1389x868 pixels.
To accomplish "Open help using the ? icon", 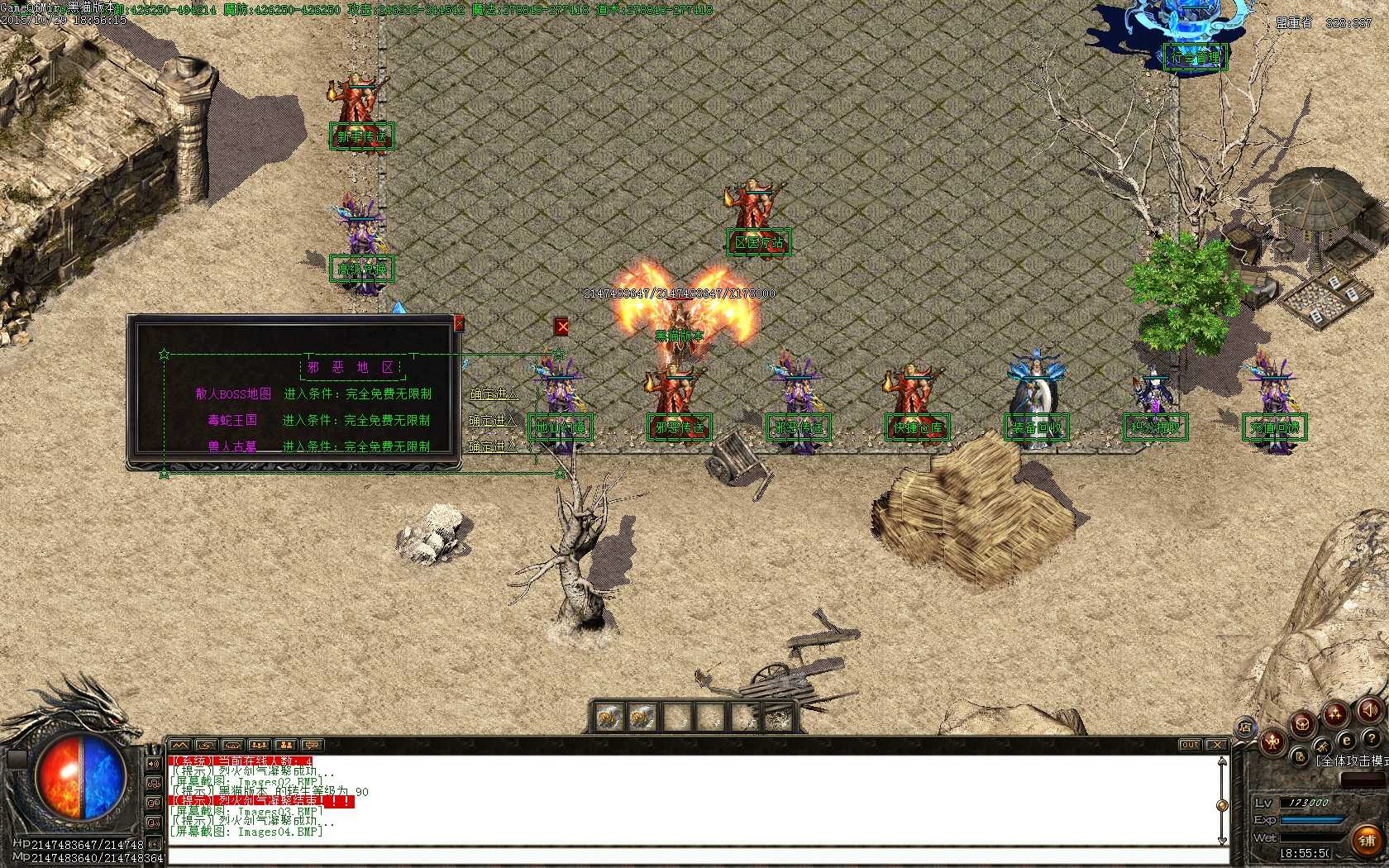I will pos(1372,739).
